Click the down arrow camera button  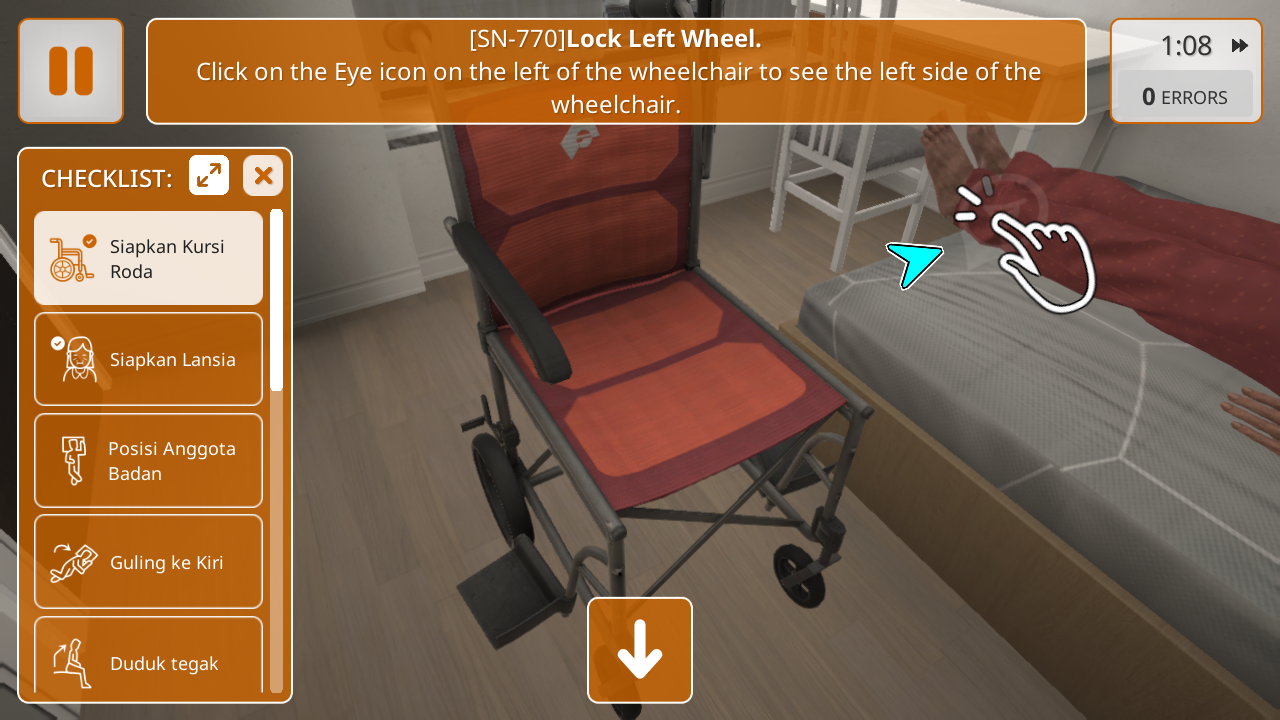point(640,650)
